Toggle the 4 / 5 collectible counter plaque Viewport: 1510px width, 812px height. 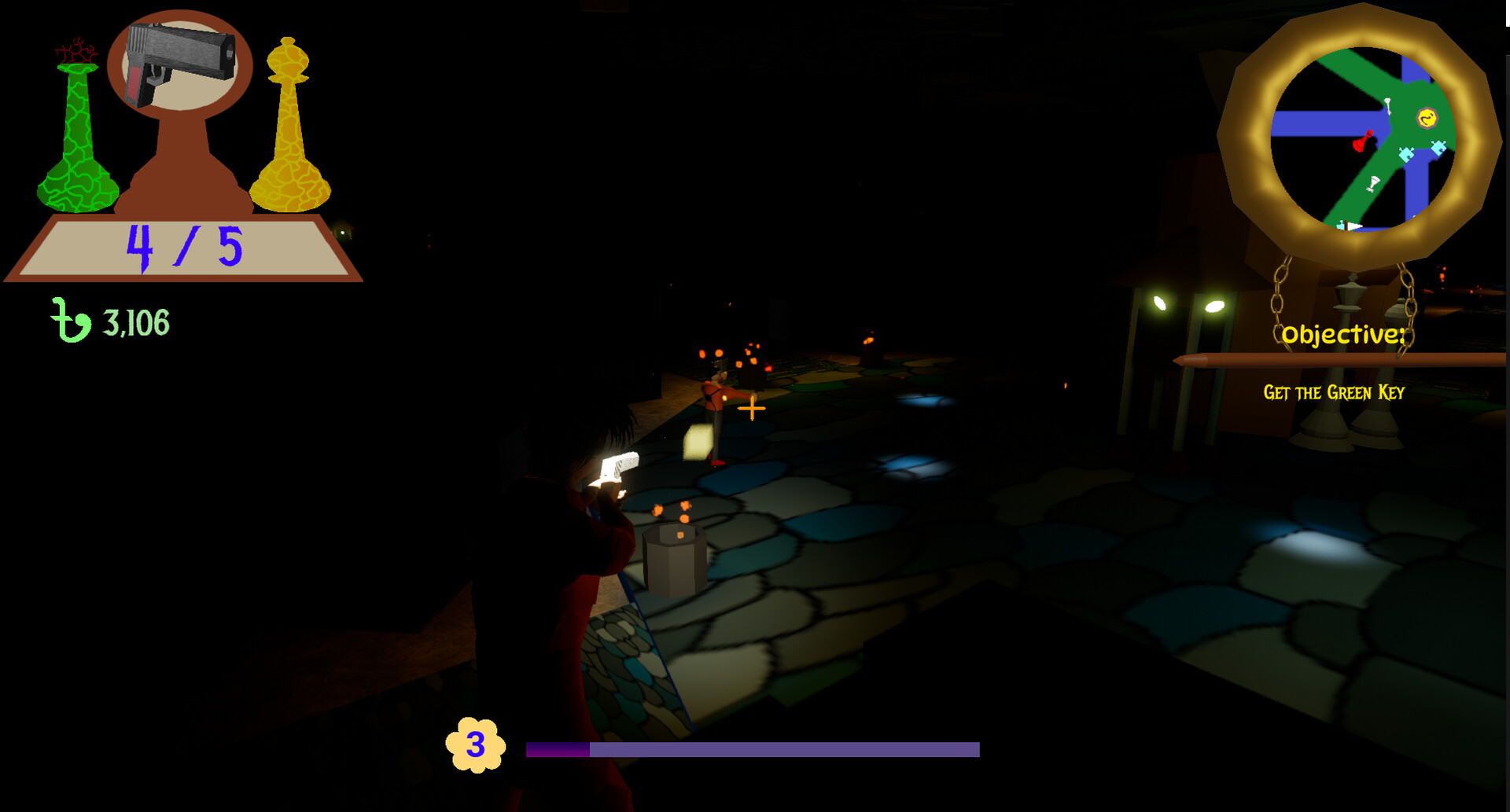[182, 249]
